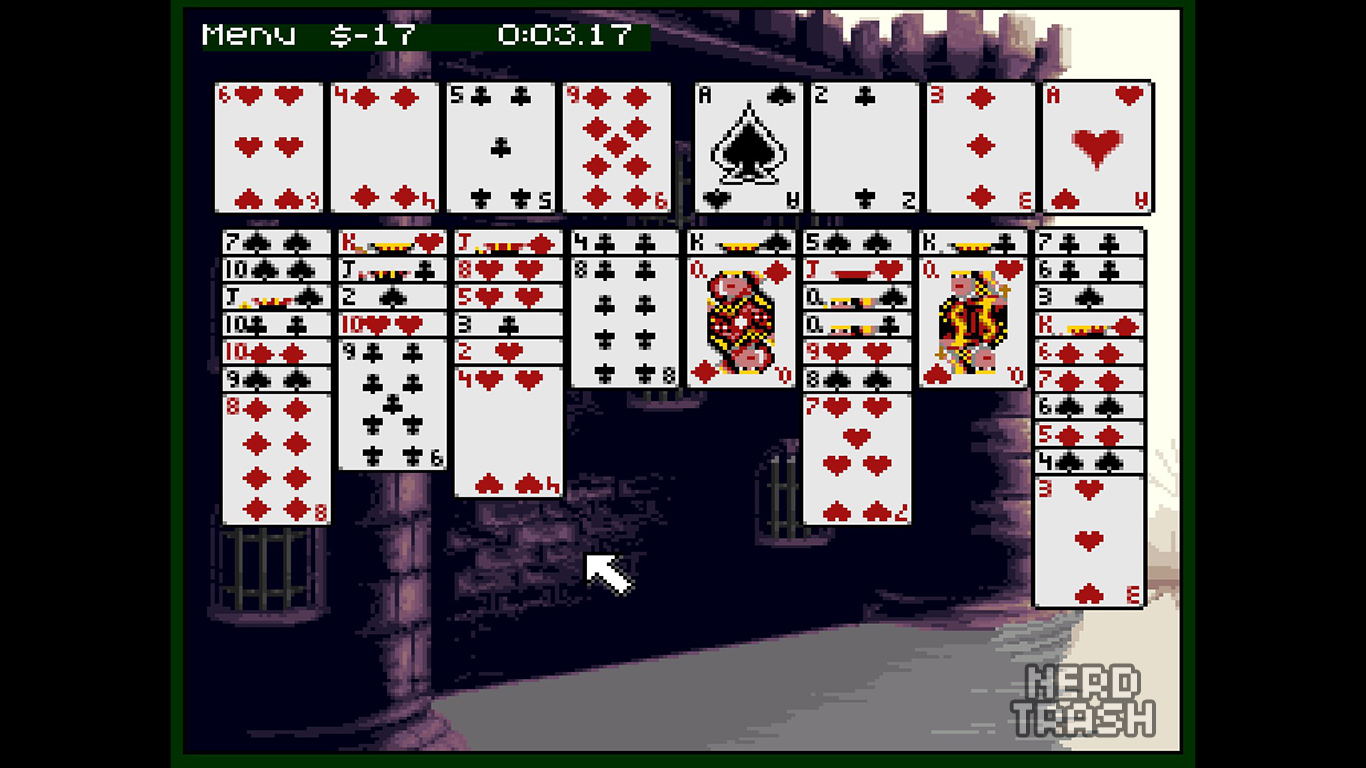The height and width of the screenshot is (768, 1366).
Task: Click the ace of spades foundation pile
Action: 749,147
